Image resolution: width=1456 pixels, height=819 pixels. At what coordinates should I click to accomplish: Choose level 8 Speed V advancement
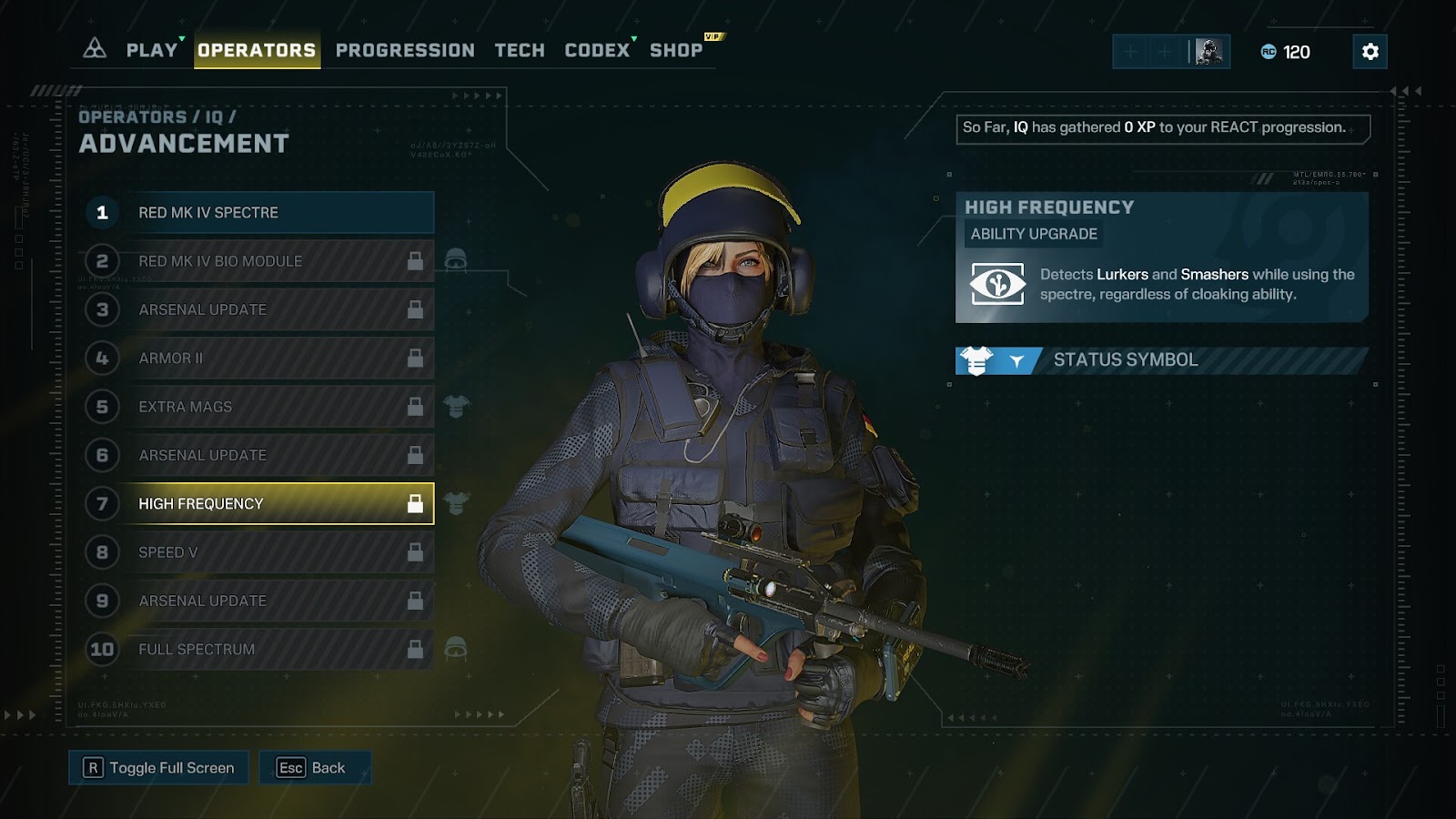[x=278, y=552]
